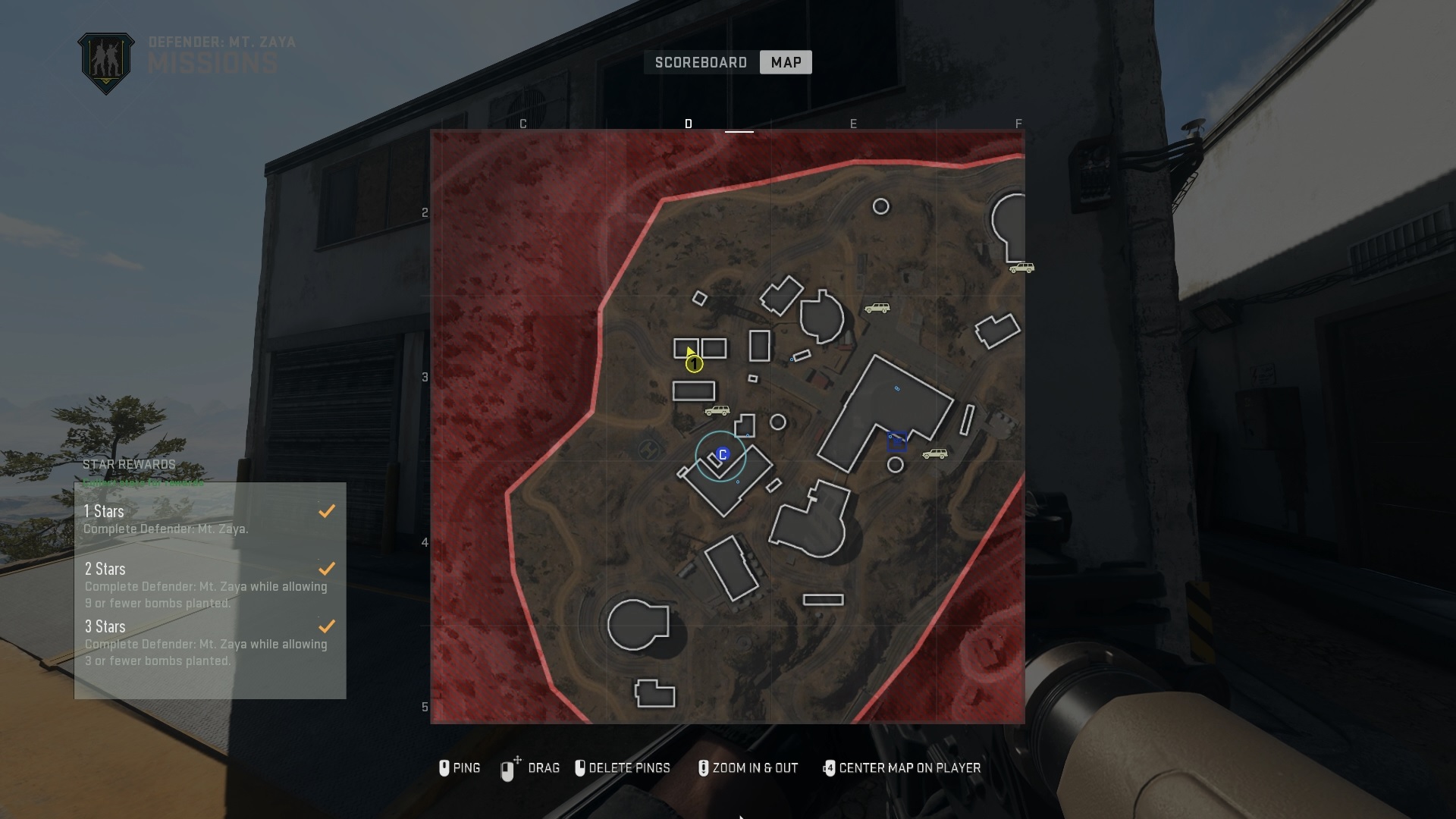Screen dimensions: 1456x819
Task: Click the yellow objective marker 1 on the map
Action: [694, 364]
